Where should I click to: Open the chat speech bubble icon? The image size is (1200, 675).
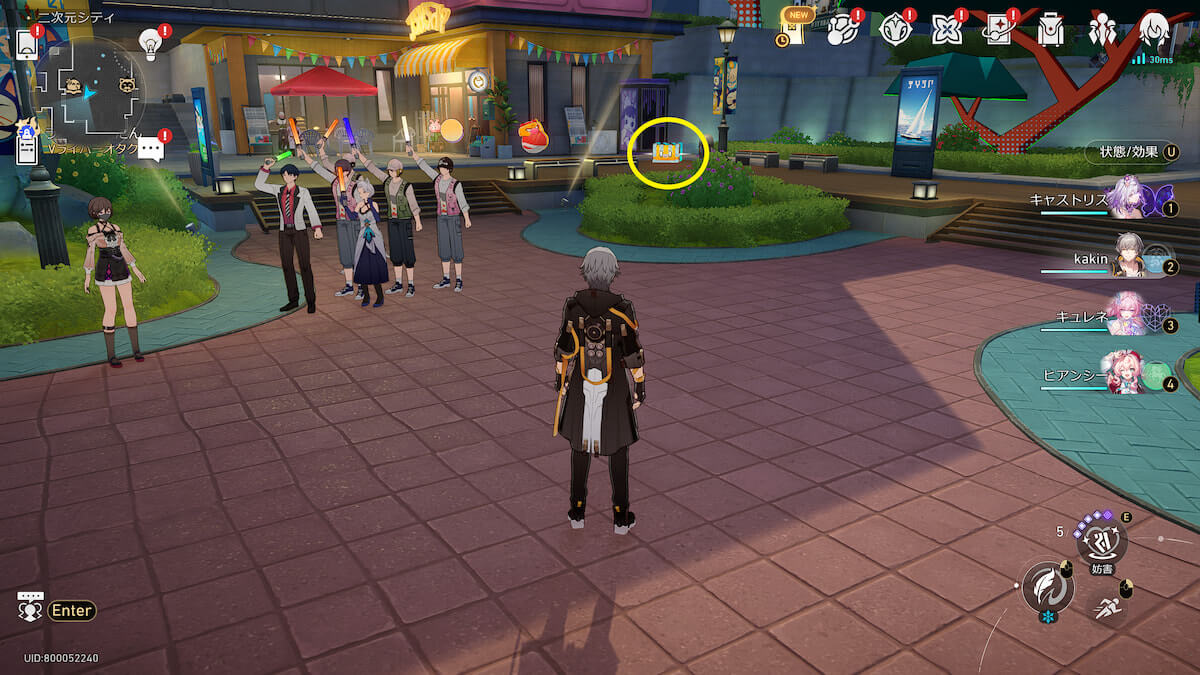click(151, 150)
